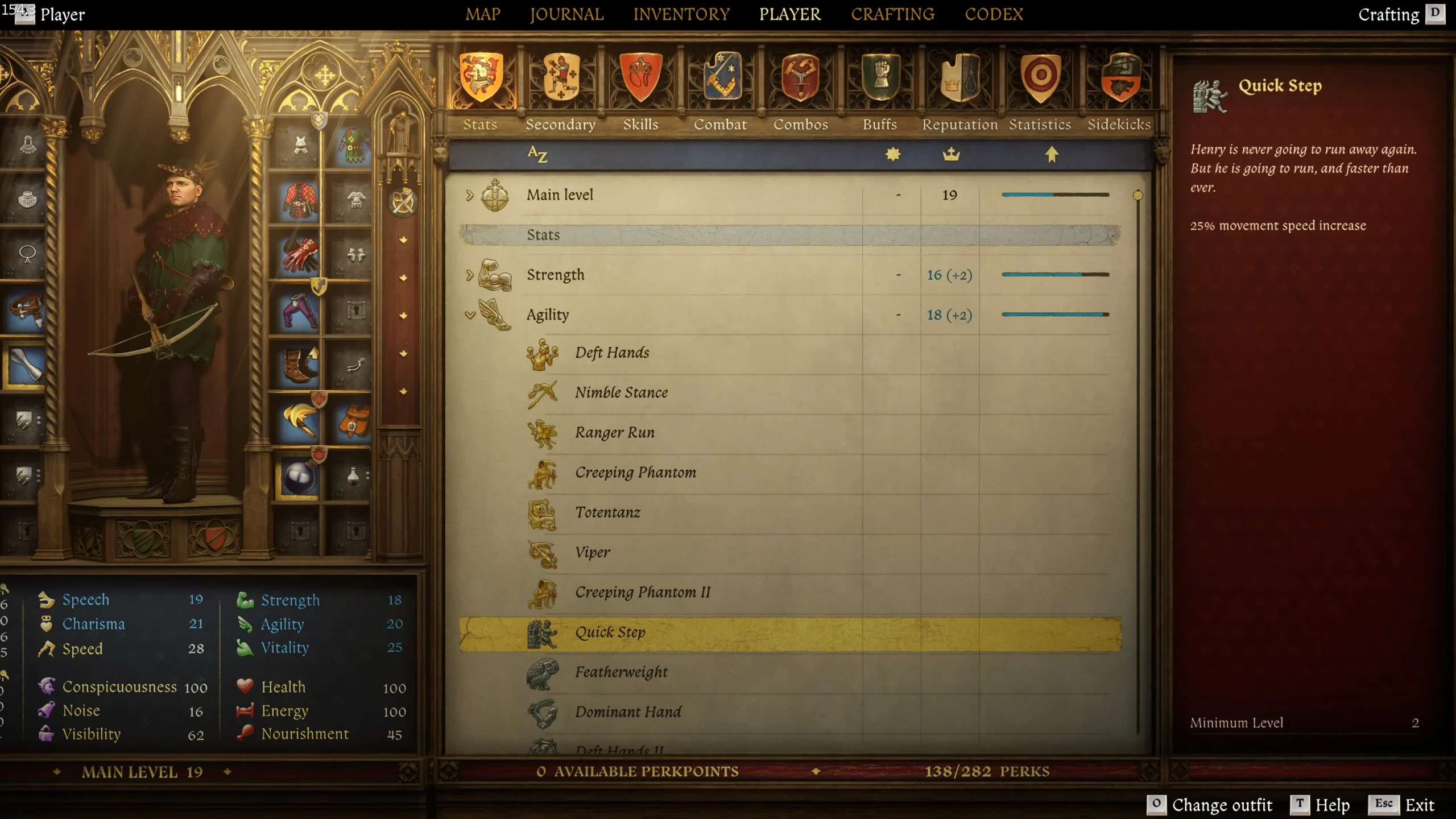
Task: Sort perks by the star icon
Action: [x=893, y=154]
